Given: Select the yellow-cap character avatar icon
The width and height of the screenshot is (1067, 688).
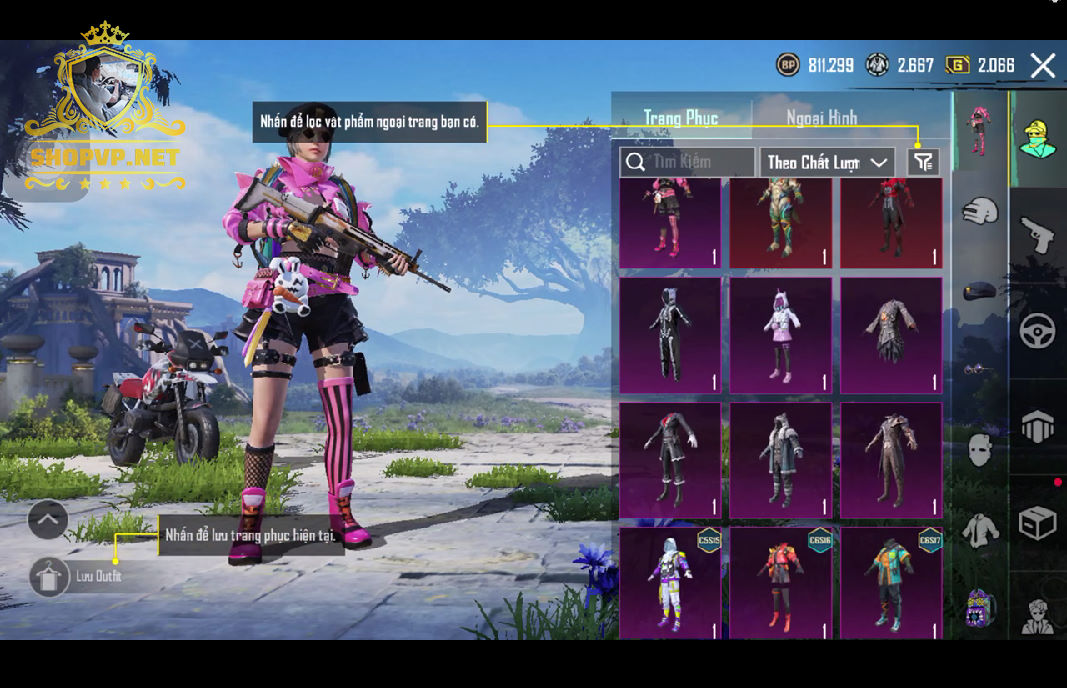Looking at the screenshot, I should click(1037, 139).
